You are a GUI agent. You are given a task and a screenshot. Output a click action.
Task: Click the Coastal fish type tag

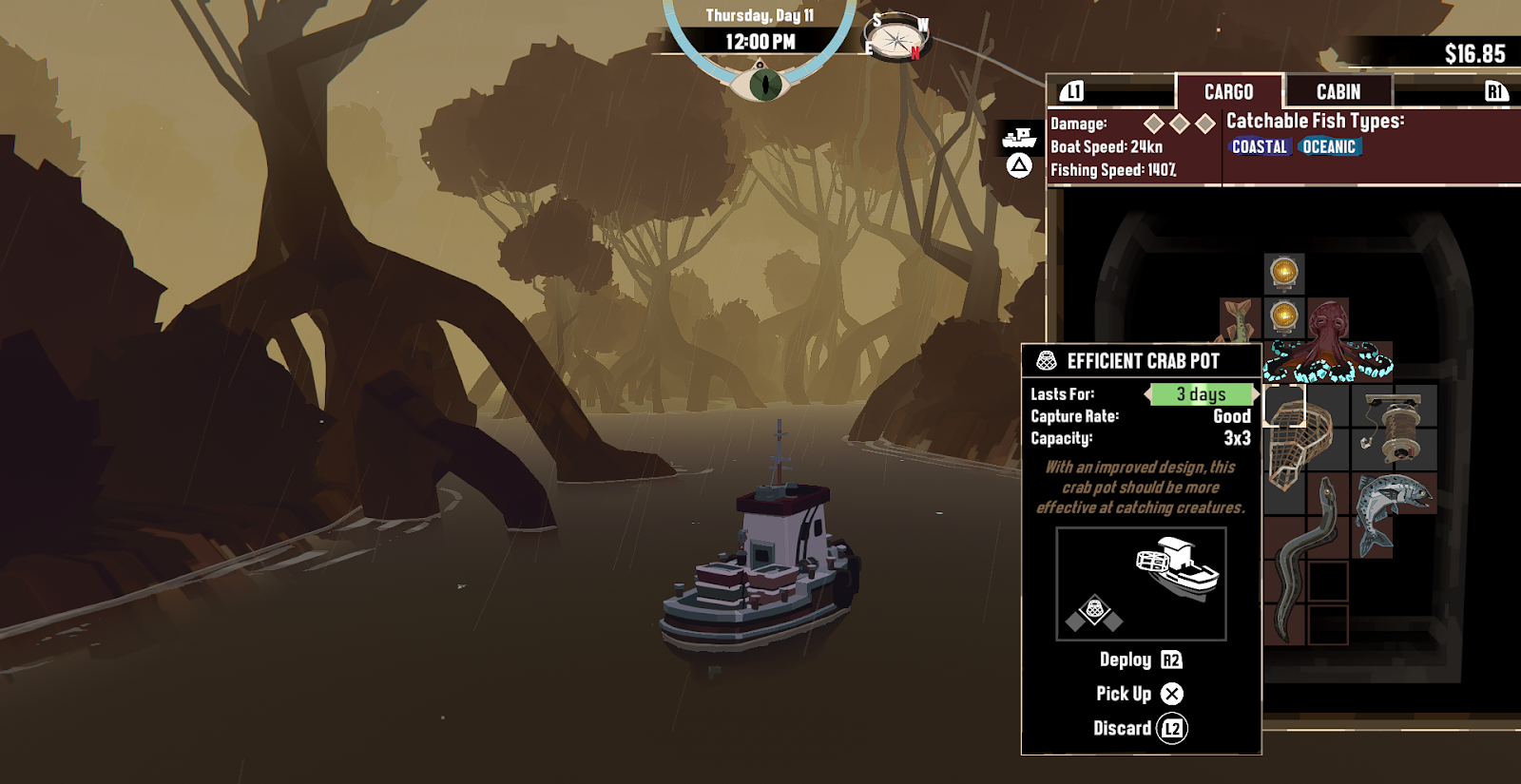(1259, 147)
